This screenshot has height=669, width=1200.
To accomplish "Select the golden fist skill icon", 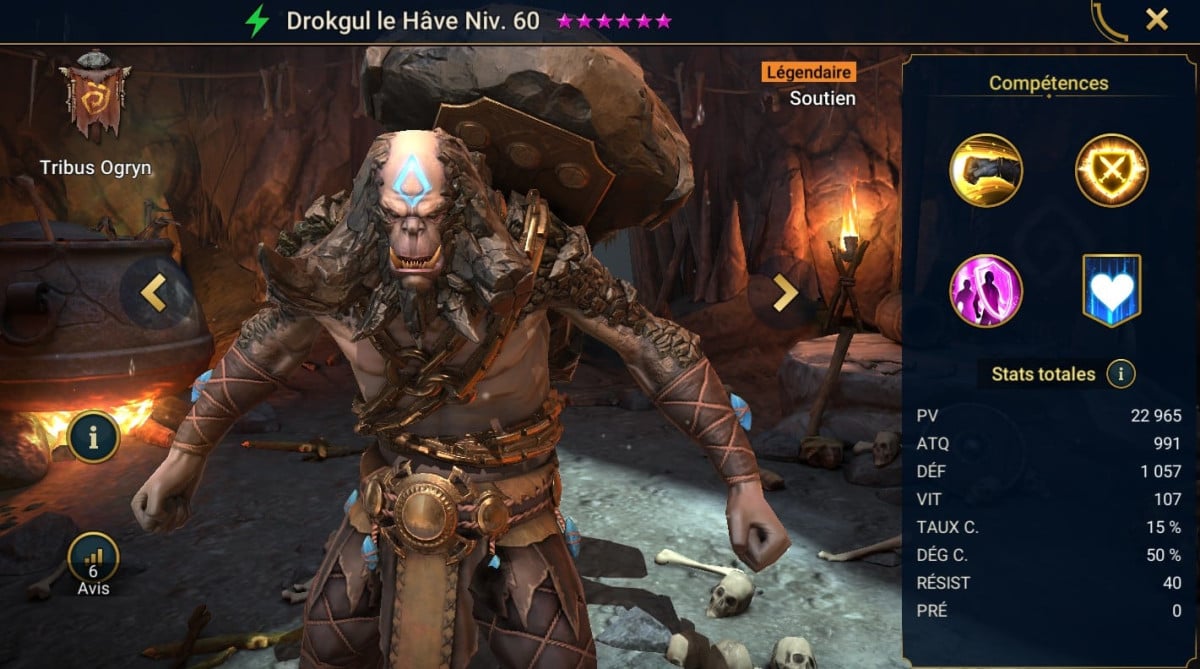I will (x=985, y=170).
